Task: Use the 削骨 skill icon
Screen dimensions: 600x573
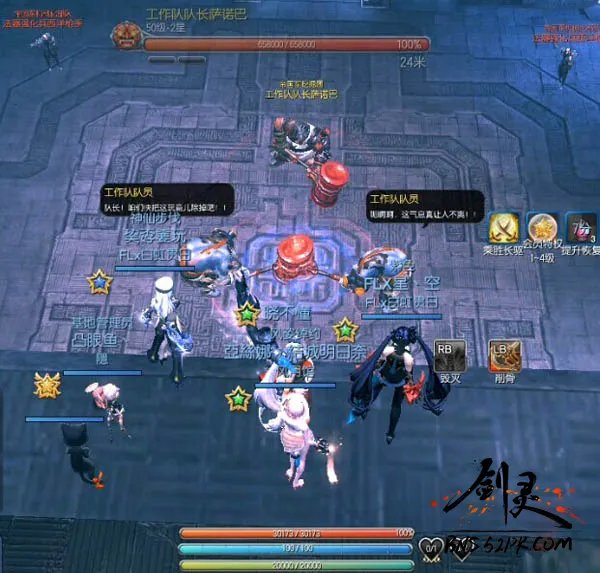Action: tap(506, 356)
